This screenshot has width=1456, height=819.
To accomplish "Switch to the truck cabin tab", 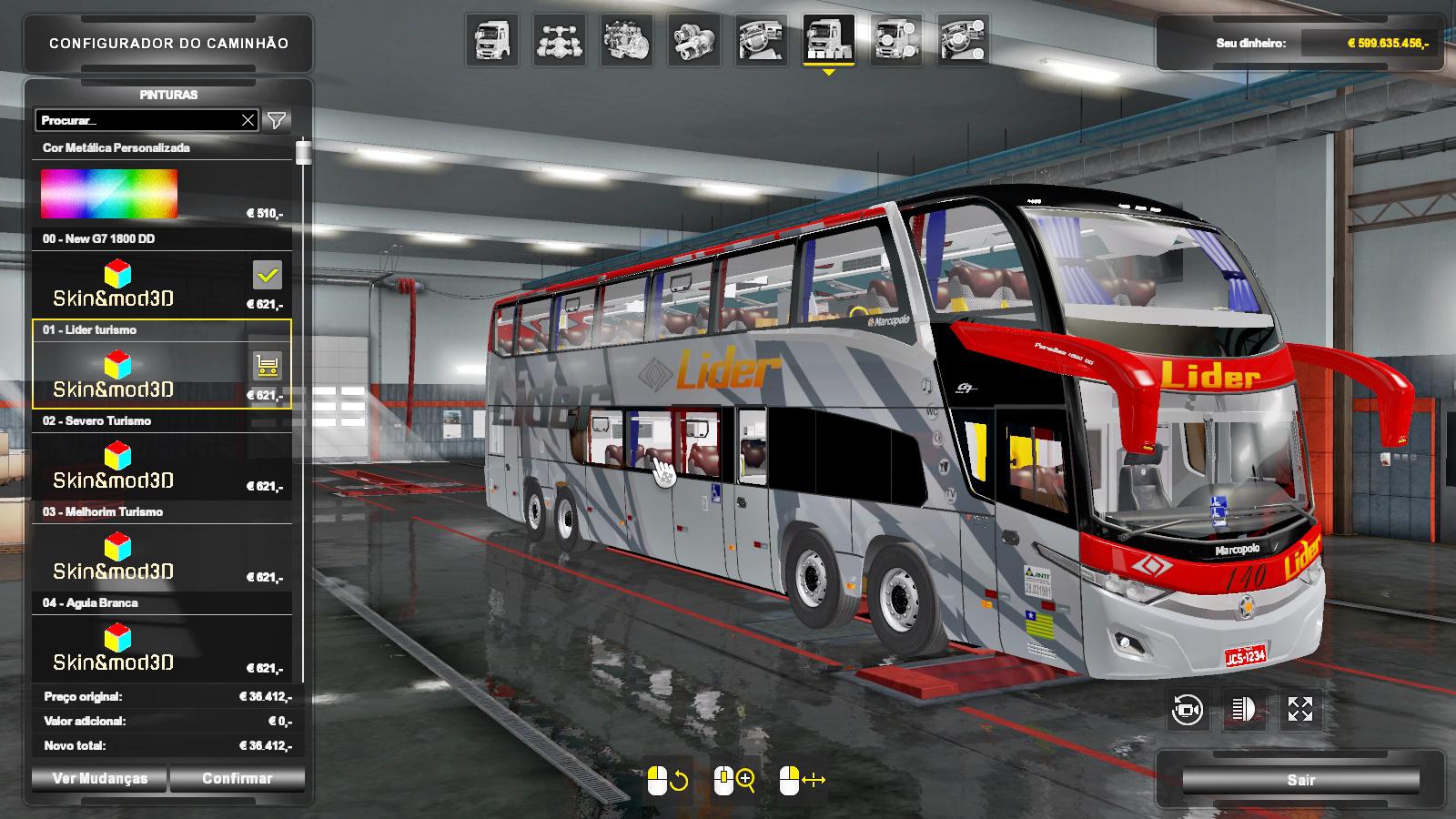I will click(492, 41).
